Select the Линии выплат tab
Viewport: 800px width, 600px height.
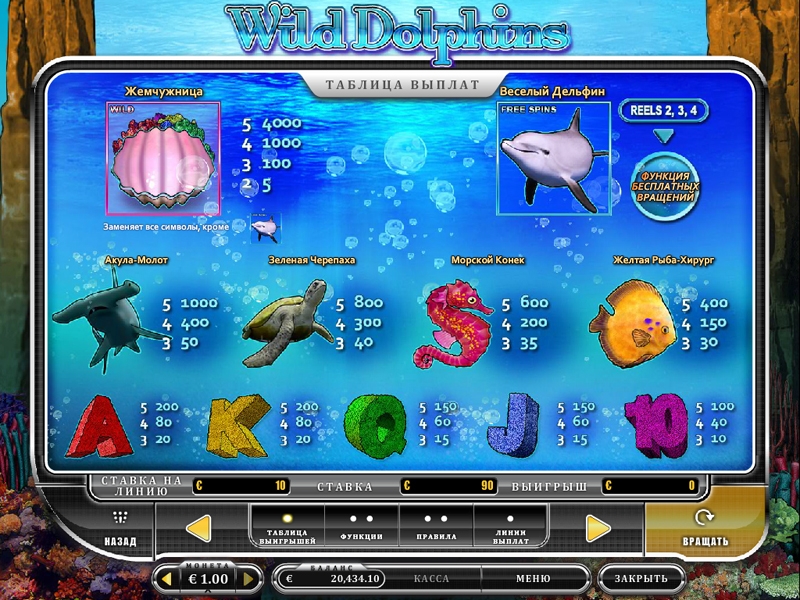coord(510,527)
